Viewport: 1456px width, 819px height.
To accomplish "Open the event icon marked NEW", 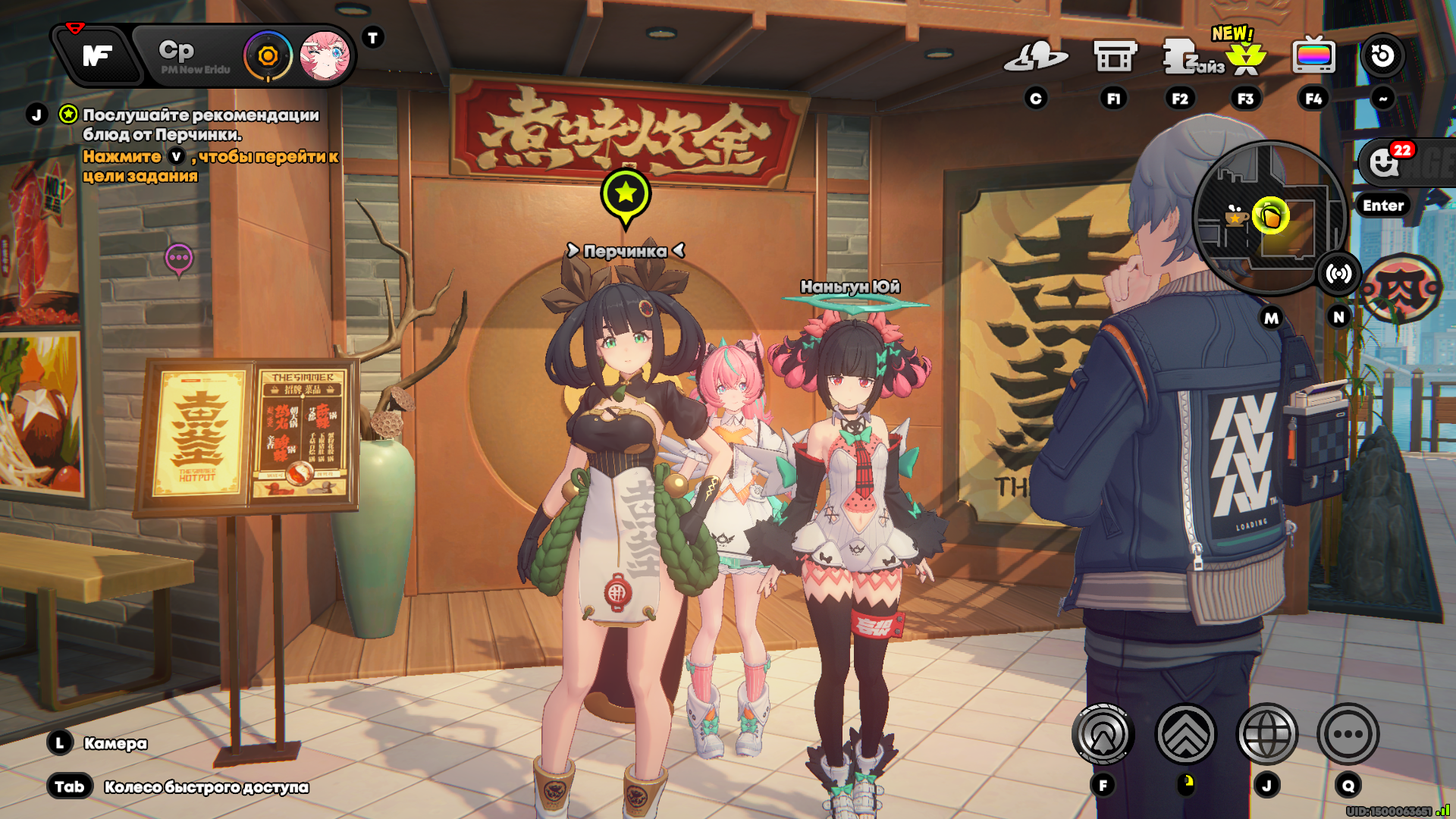I will 1245,56.
